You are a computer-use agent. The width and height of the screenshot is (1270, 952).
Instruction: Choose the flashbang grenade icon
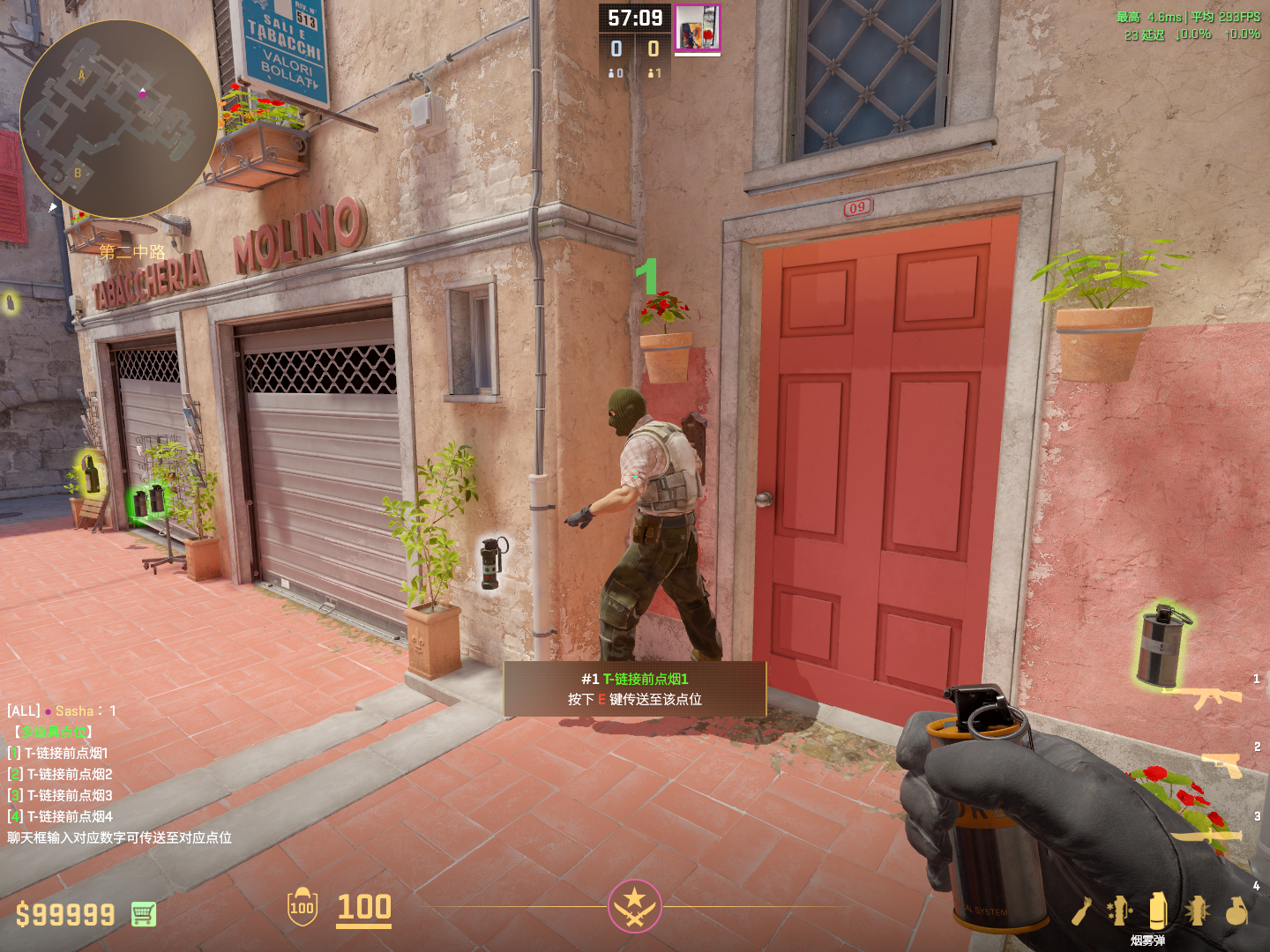[1197, 911]
